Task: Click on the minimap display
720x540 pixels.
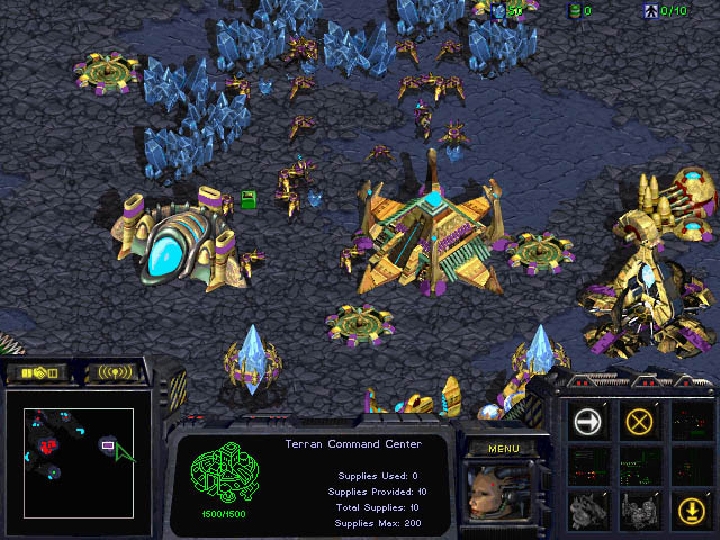Action: coord(79,463)
